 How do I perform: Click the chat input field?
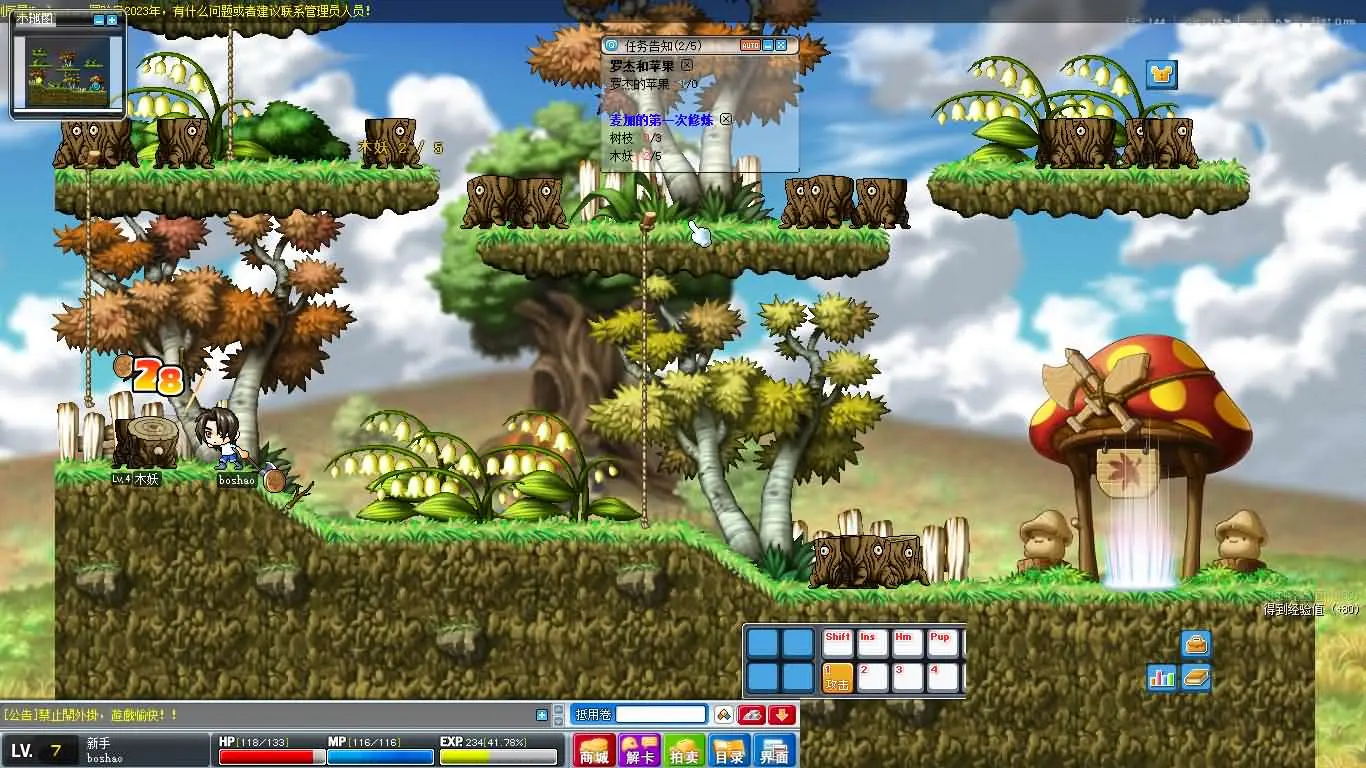661,714
